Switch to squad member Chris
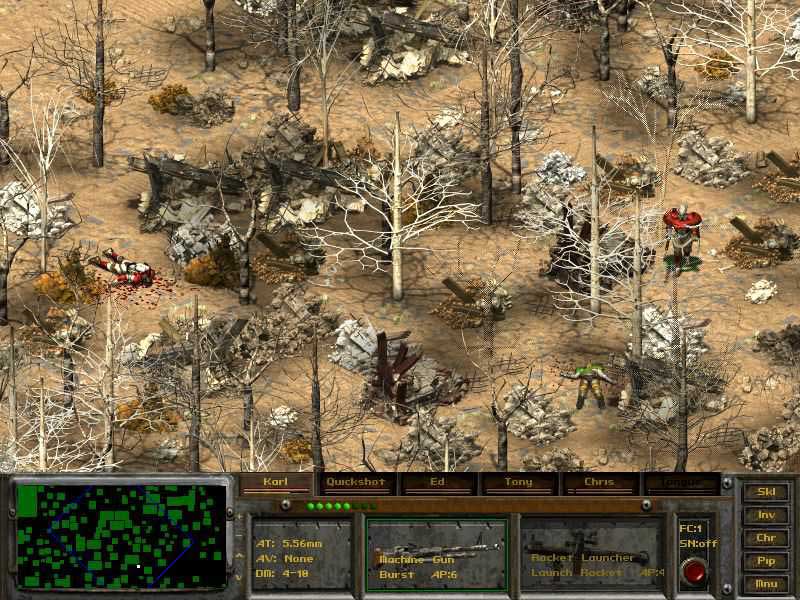Image resolution: width=800 pixels, height=600 pixels. pyautogui.click(x=599, y=482)
